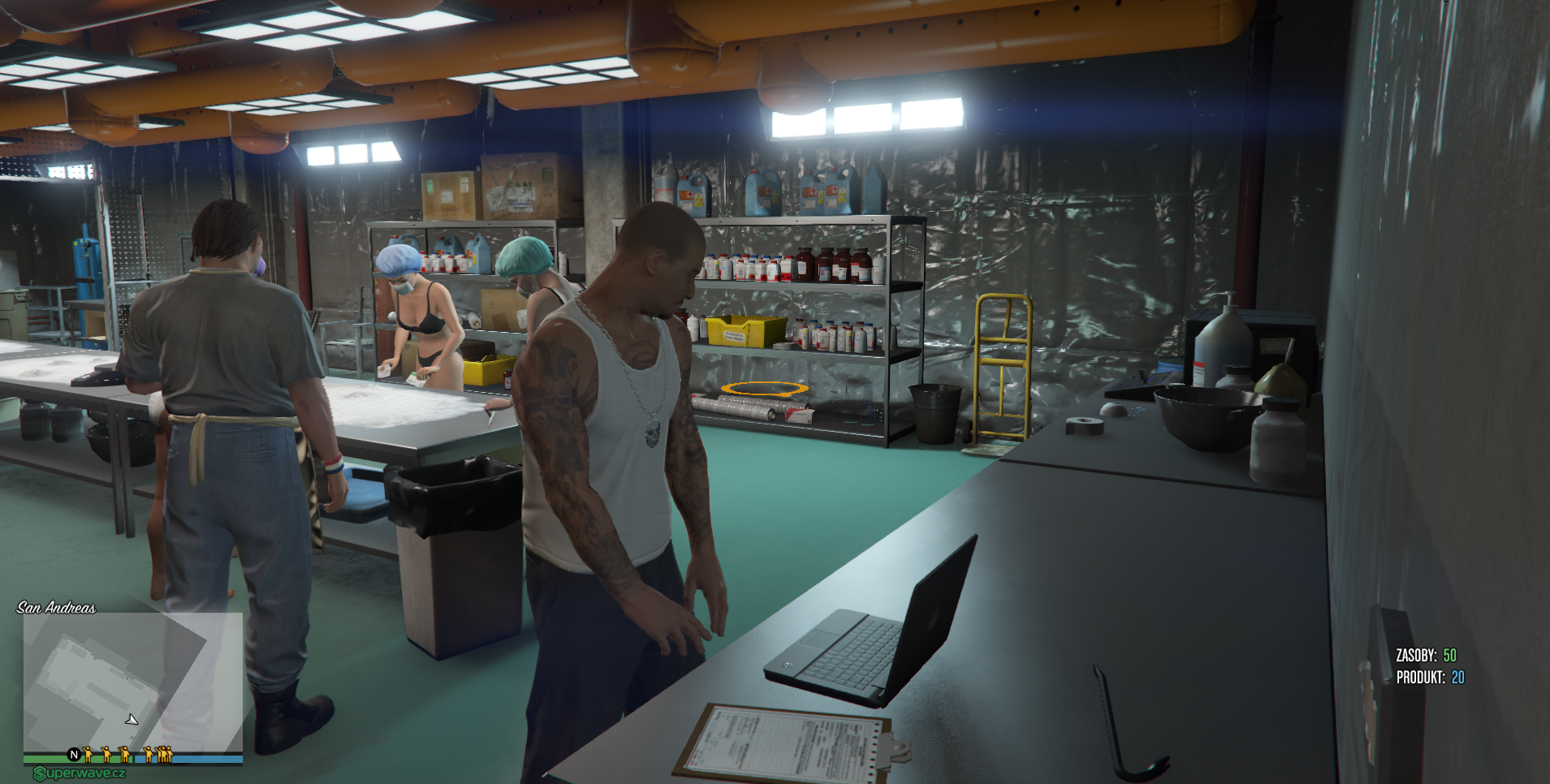Select the white player arrow on minimap
The image size is (1550, 784).
[132, 719]
